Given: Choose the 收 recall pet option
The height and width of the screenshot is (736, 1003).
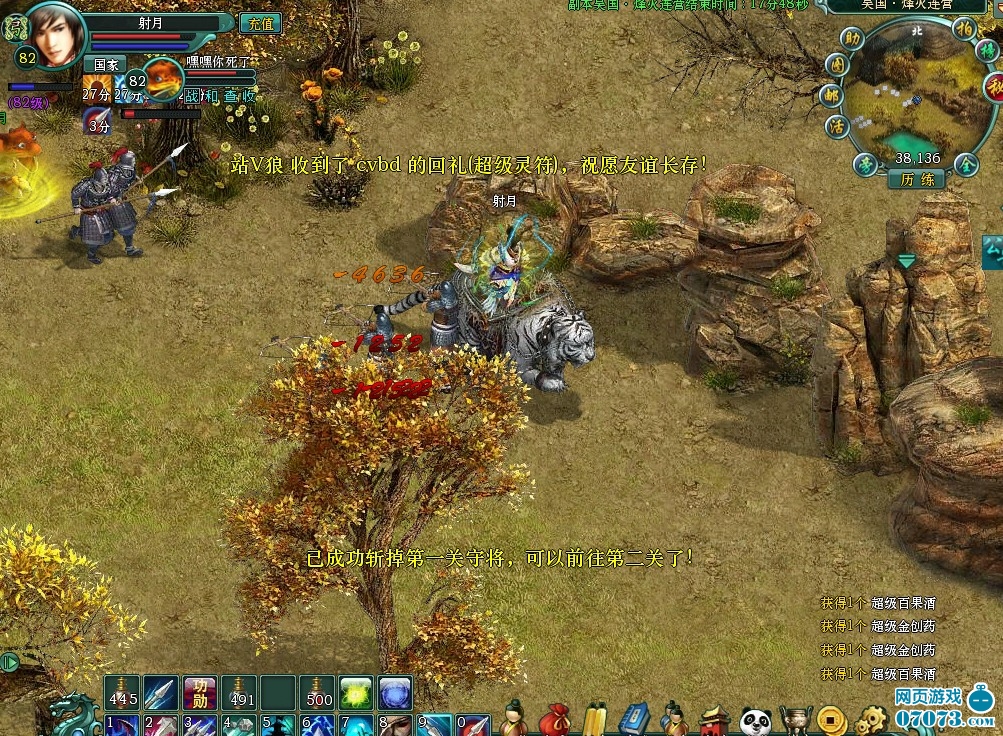Looking at the screenshot, I should click(x=247, y=96).
